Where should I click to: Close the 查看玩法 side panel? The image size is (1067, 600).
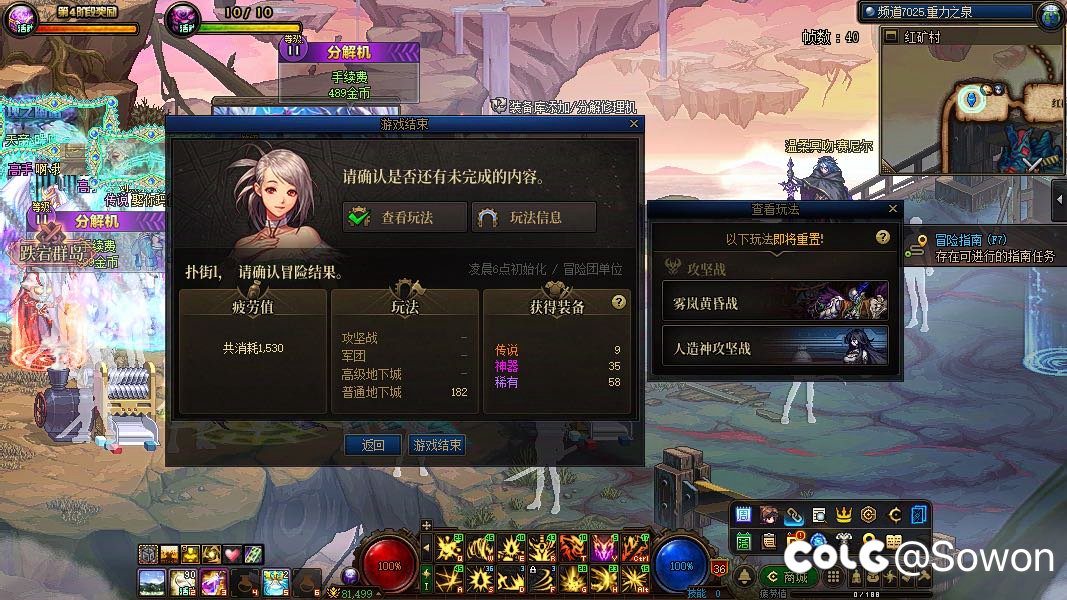pos(893,209)
